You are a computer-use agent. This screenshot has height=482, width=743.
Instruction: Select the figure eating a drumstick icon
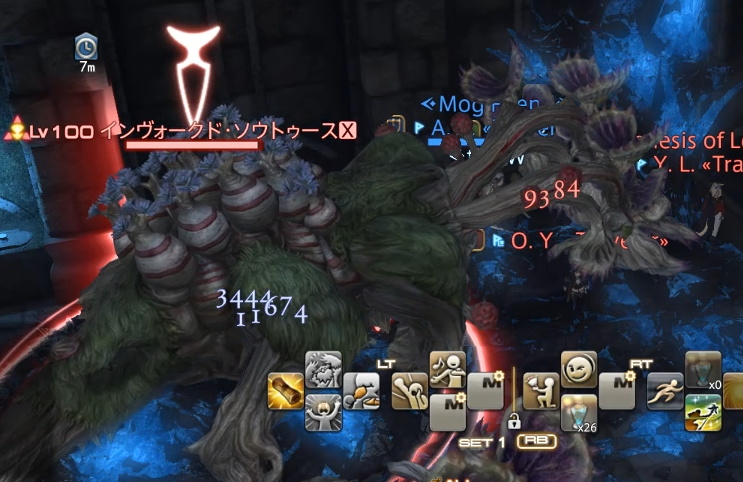(x=361, y=391)
